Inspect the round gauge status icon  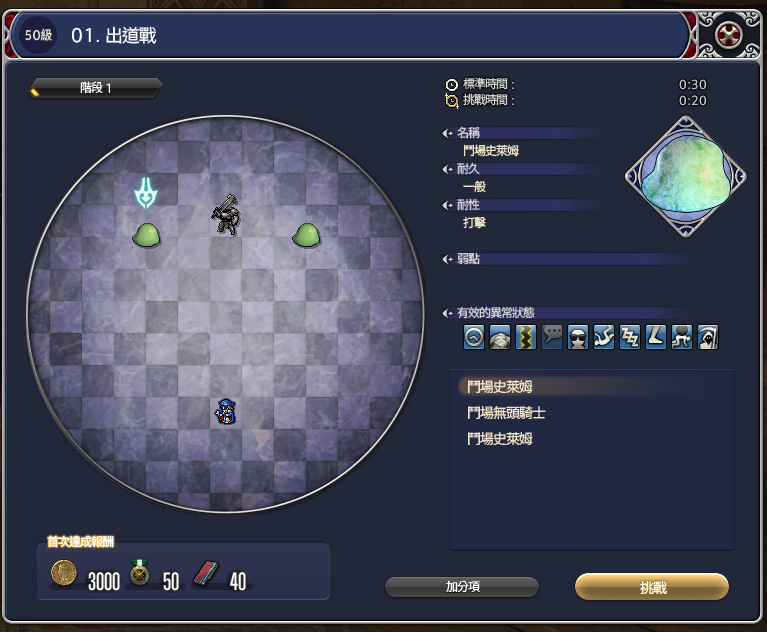[x=474, y=337]
